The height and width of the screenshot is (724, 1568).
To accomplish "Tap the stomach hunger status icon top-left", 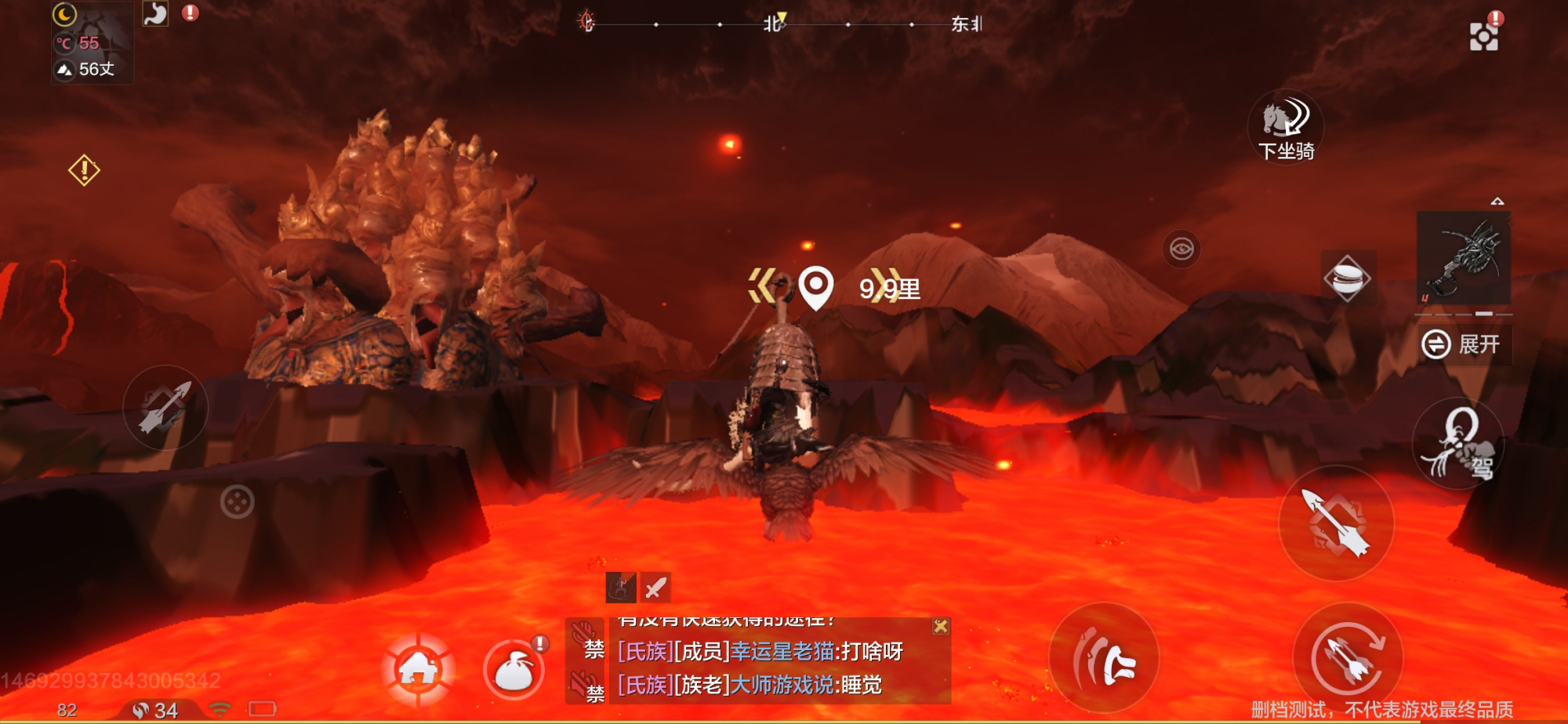I will 154,15.
